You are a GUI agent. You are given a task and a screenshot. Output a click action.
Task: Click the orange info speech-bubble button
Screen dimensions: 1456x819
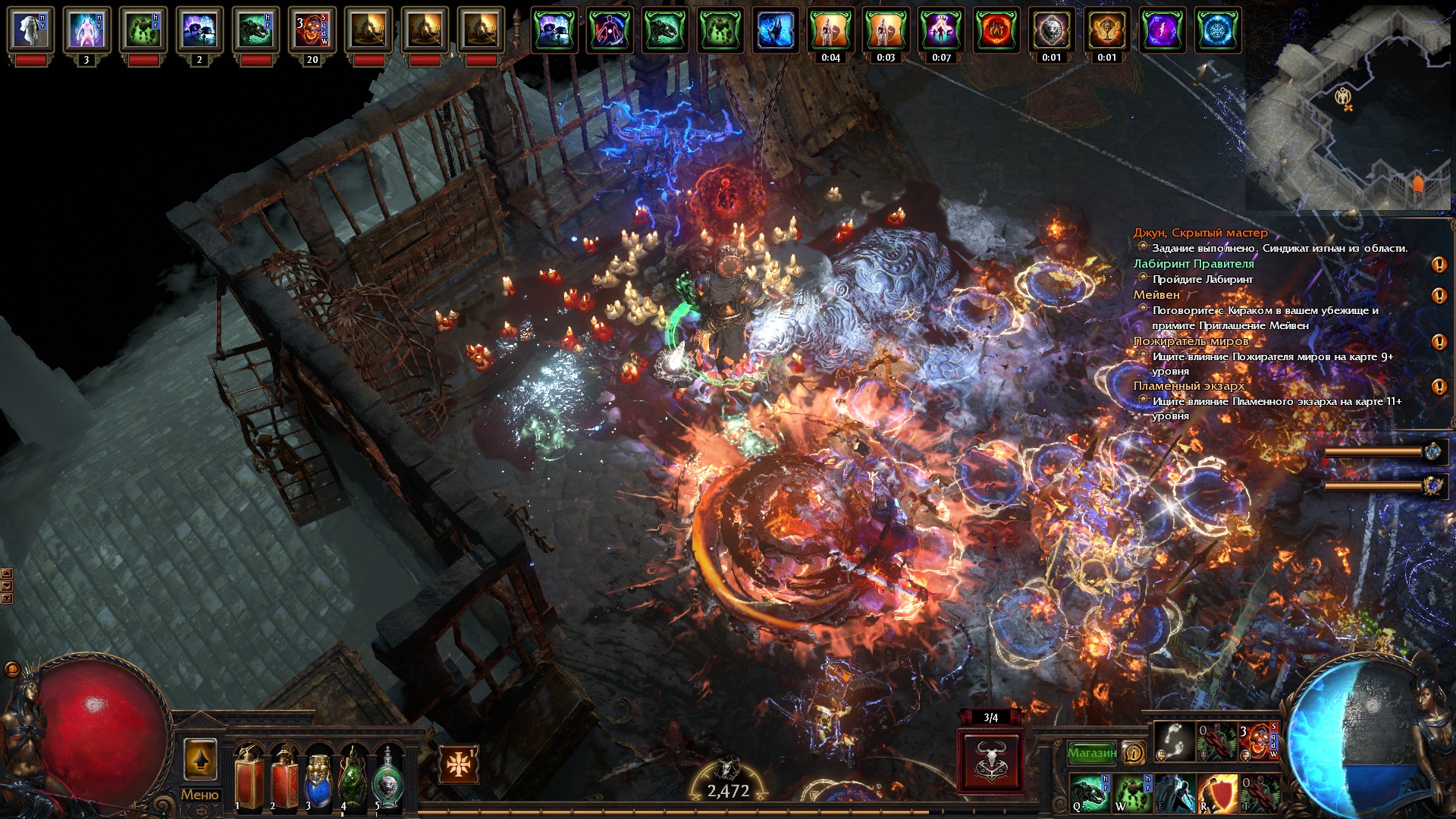[1133, 753]
